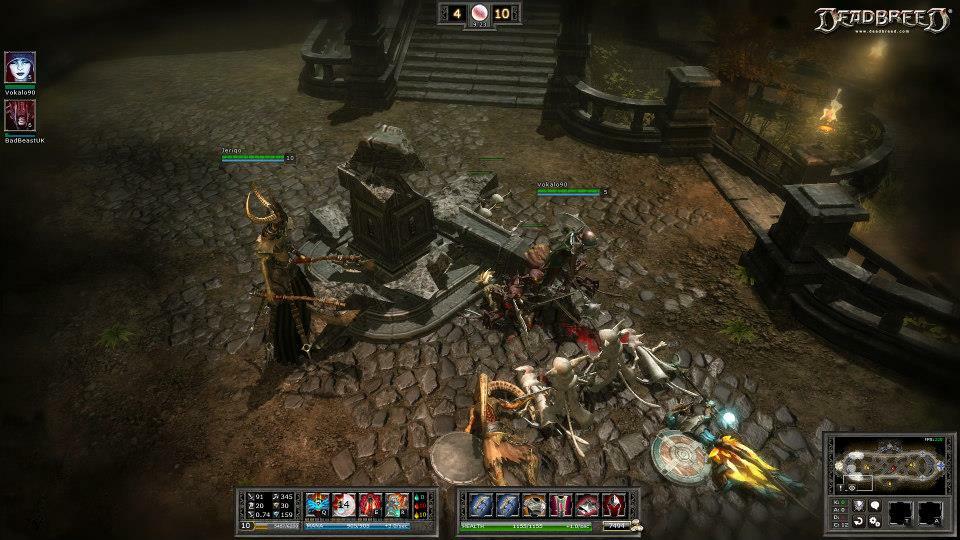Activate the exclamation mark ping button on minimap
The width and height of the screenshot is (960, 540).
(841, 486)
